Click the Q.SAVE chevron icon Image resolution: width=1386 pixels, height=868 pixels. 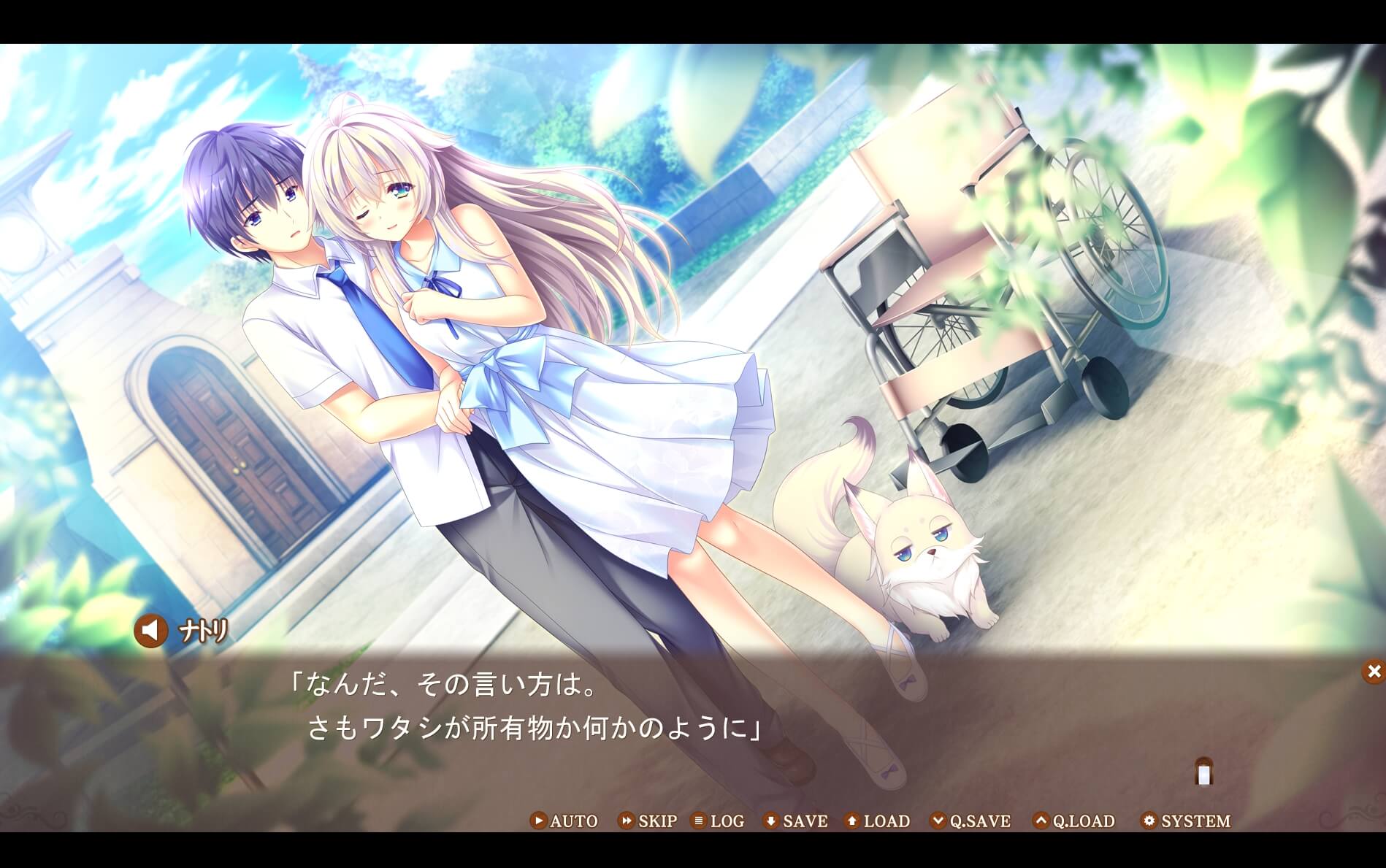pos(938,821)
